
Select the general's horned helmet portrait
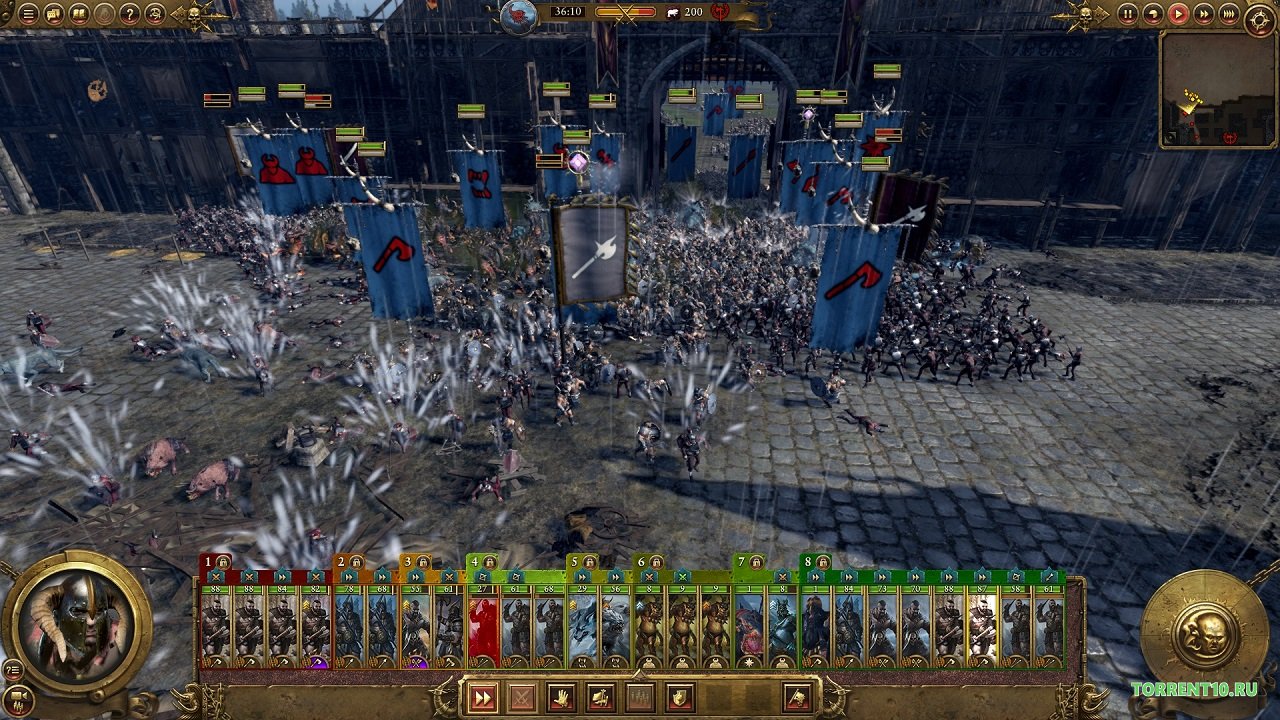point(76,626)
